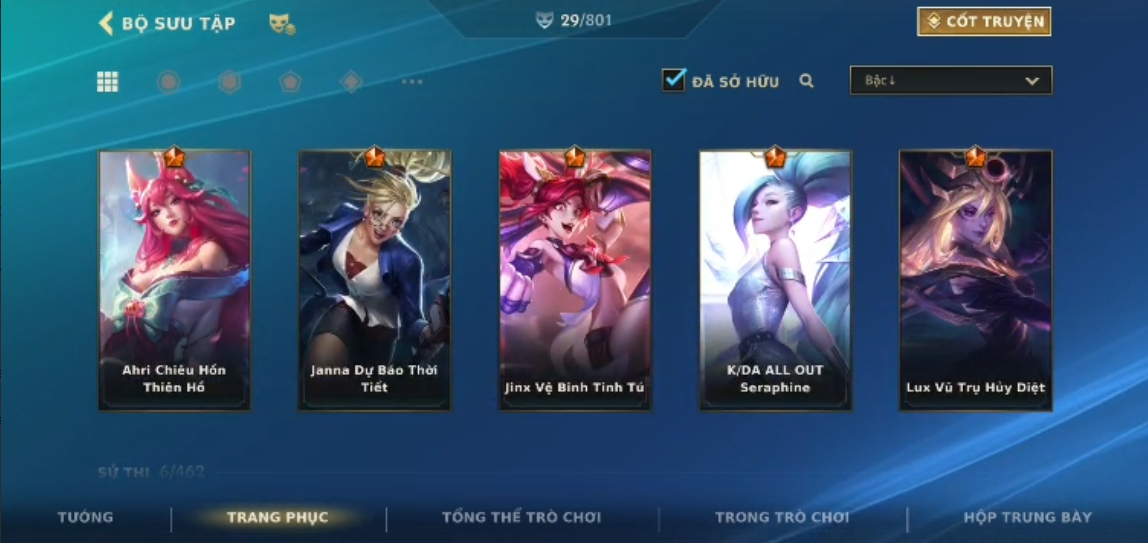Go back via Bộ Sưu Tập arrow
The height and width of the screenshot is (543, 1148).
coord(106,23)
